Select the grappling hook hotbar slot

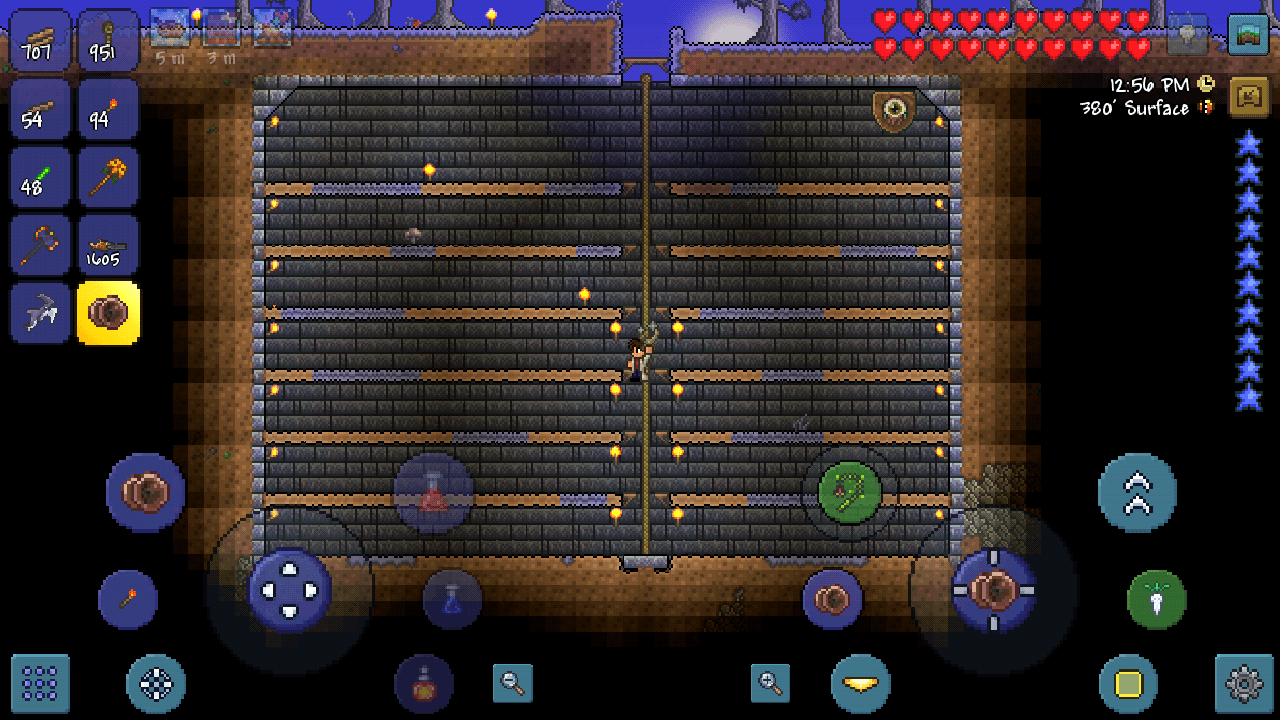[40, 311]
